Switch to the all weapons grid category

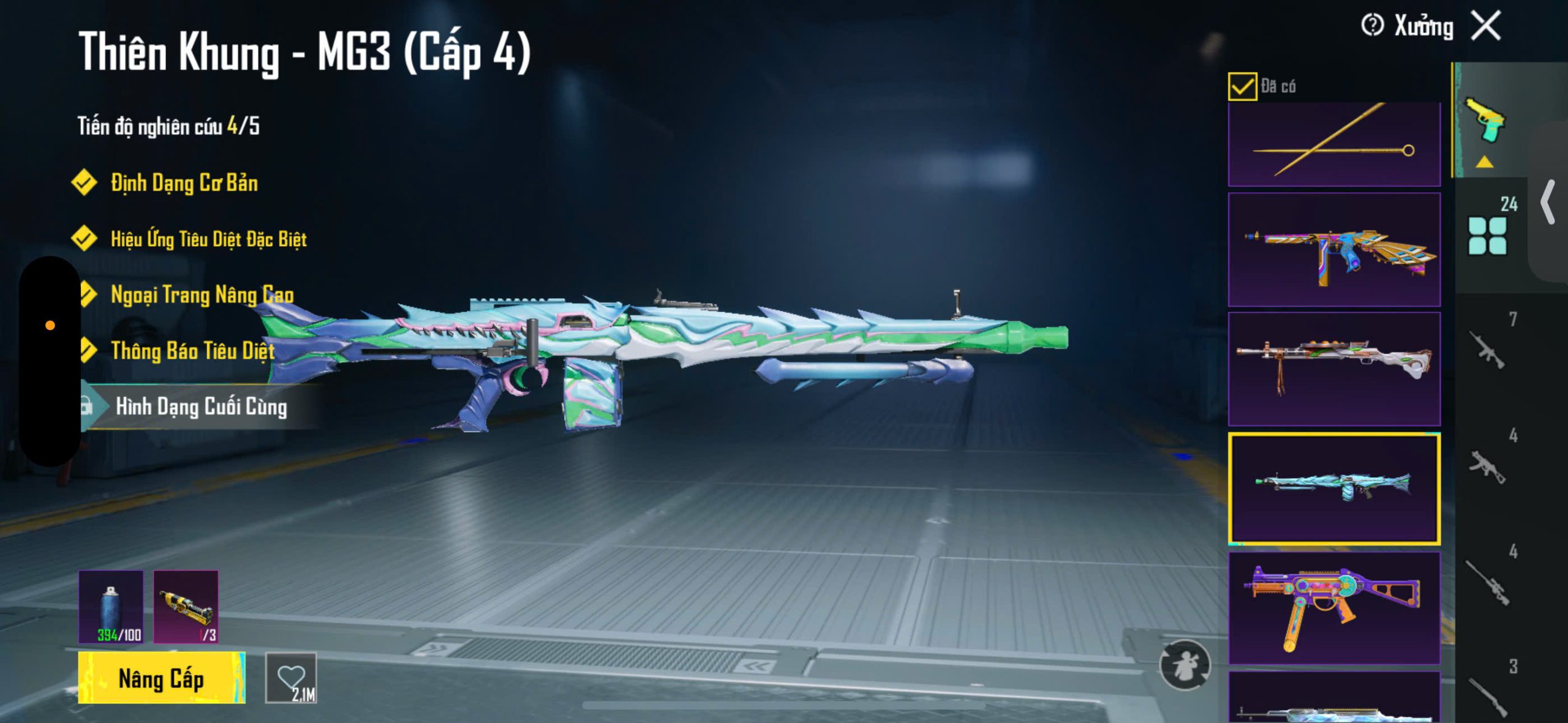point(1487,235)
